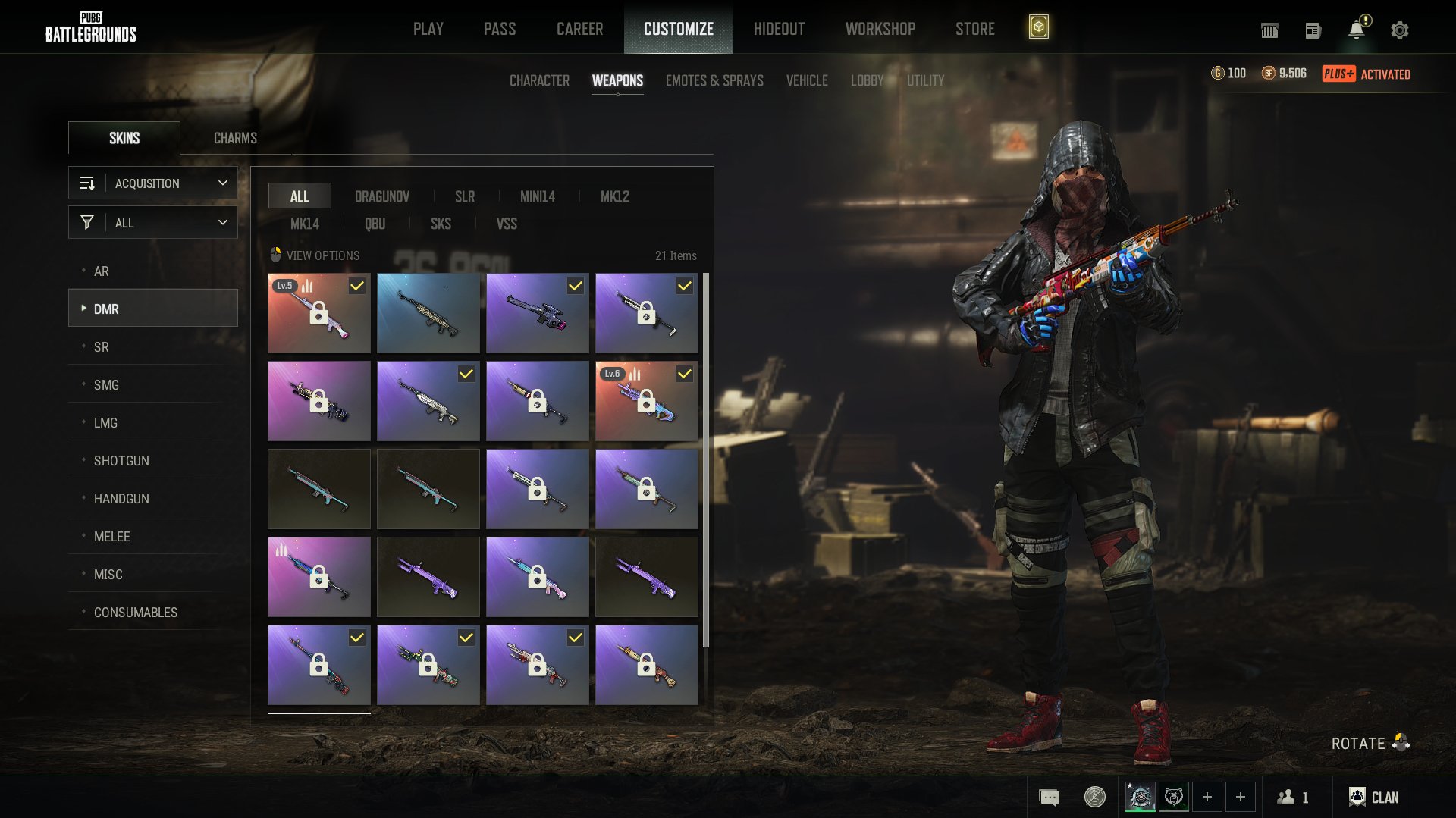The height and width of the screenshot is (818, 1456).
Task: Expand the Acquisition sort dropdown
Action: [153, 183]
